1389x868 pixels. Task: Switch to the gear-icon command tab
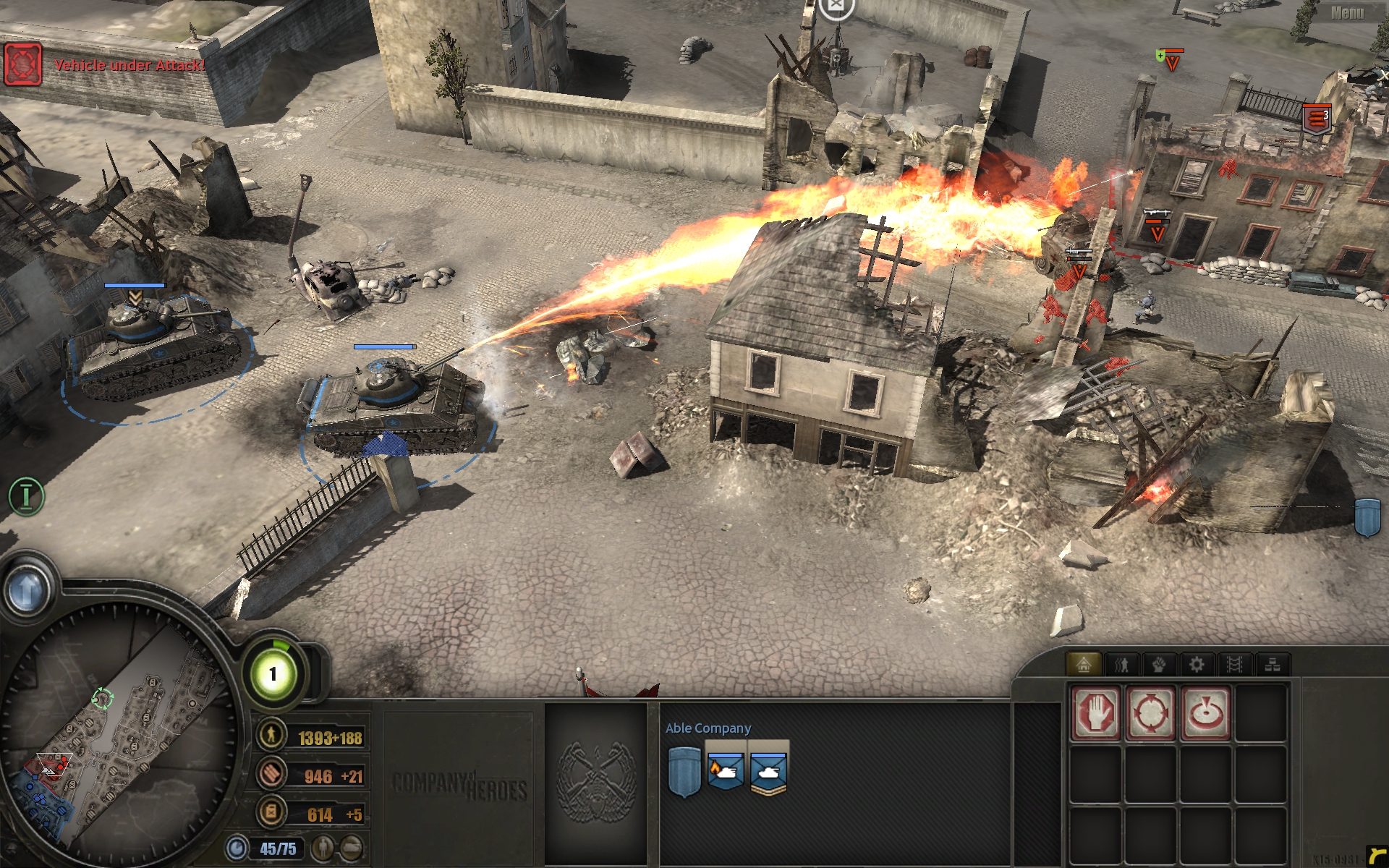pos(1197,664)
